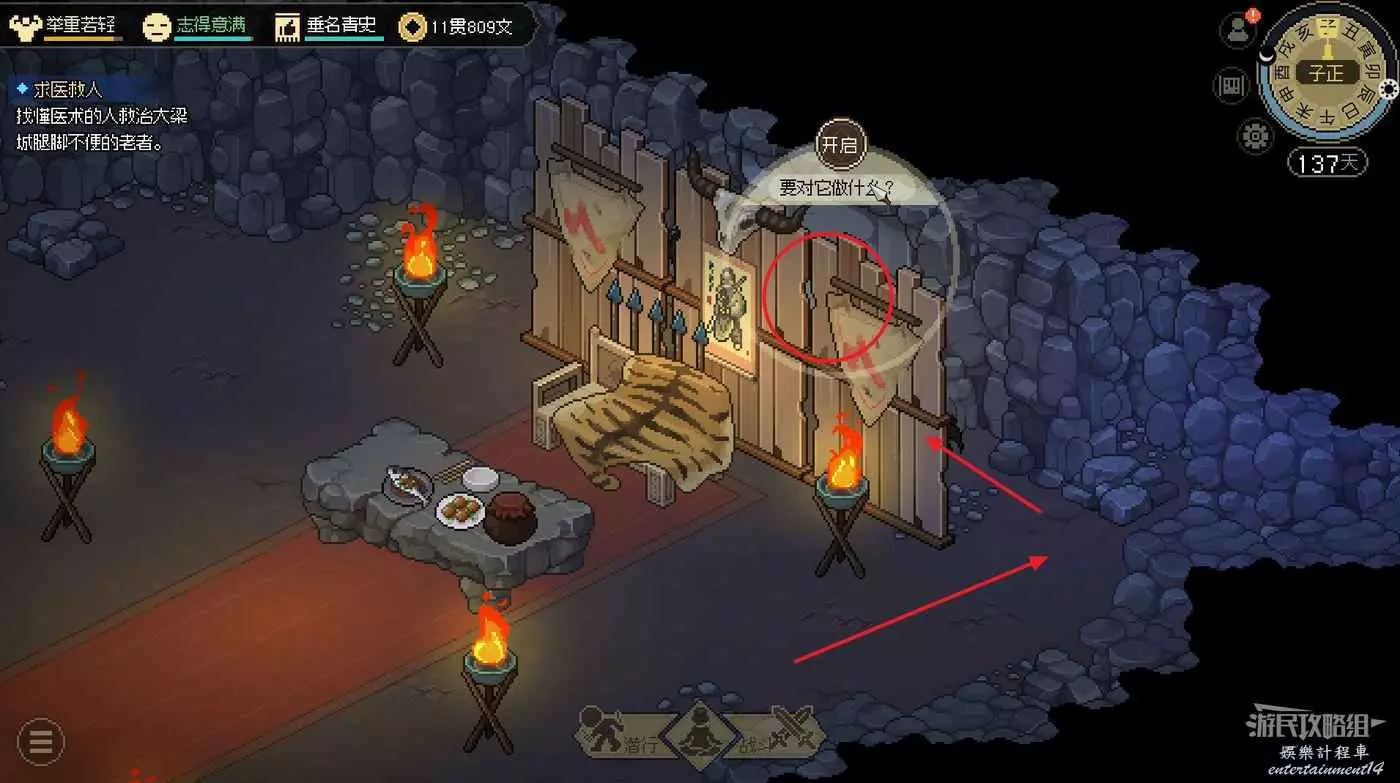Open the round hamburger menu button
This screenshot has width=1400, height=783.
point(41,742)
